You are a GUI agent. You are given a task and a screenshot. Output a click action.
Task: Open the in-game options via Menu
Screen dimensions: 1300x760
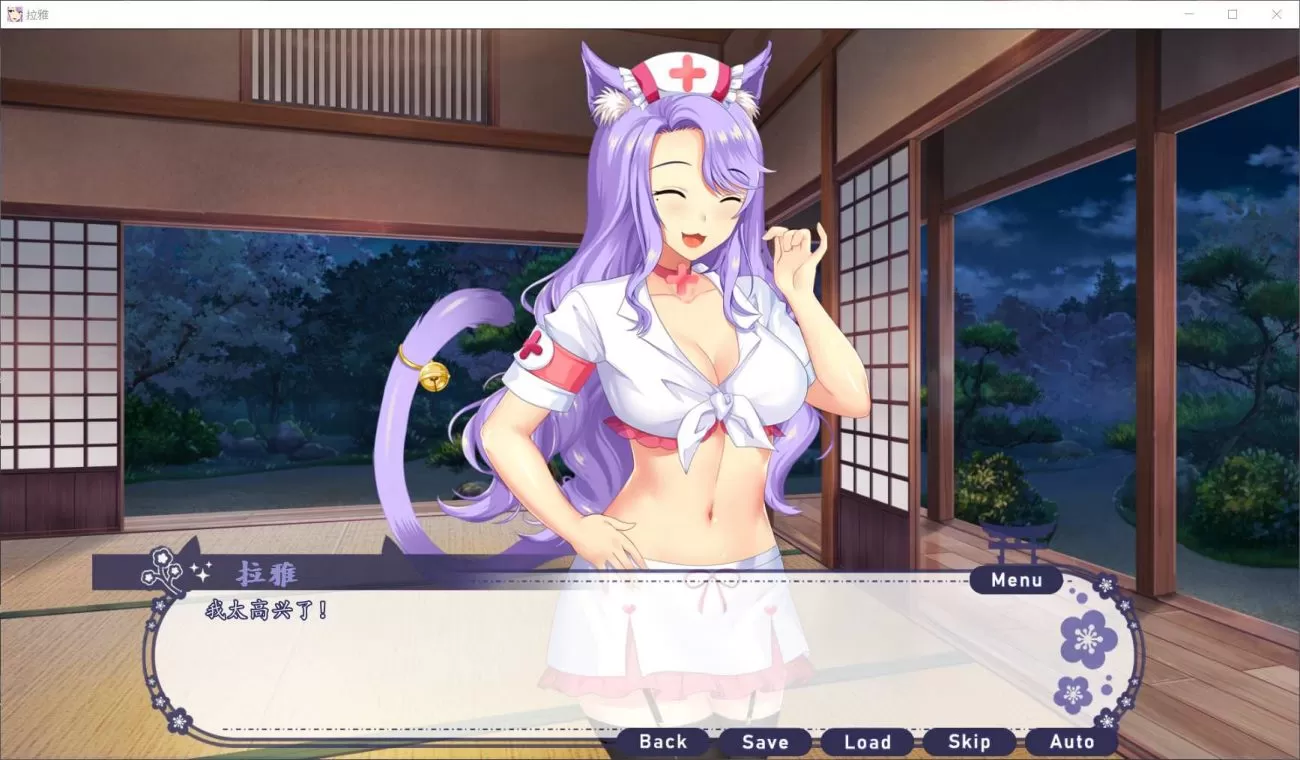click(x=1016, y=580)
